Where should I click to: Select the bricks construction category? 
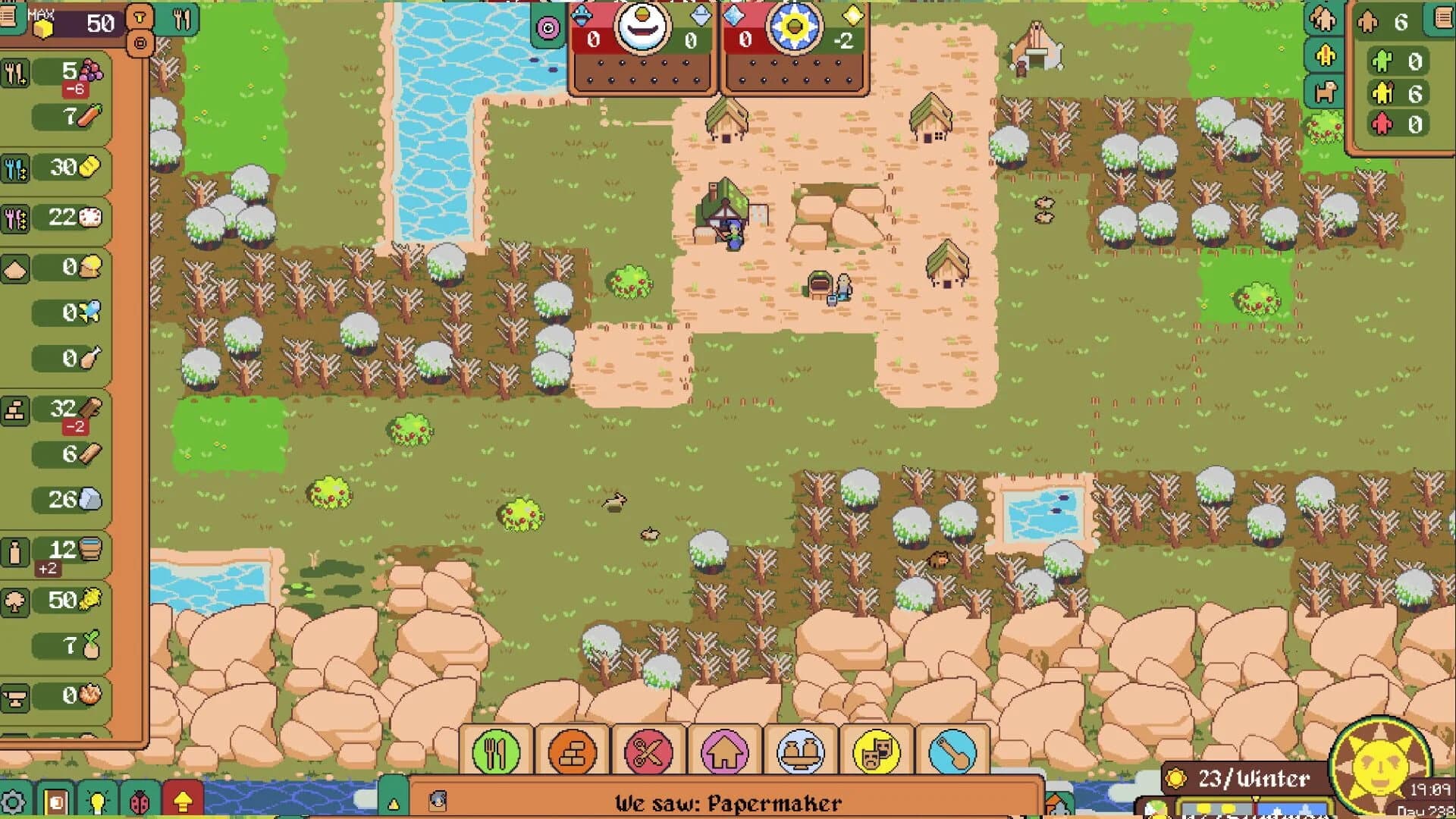(572, 751)
